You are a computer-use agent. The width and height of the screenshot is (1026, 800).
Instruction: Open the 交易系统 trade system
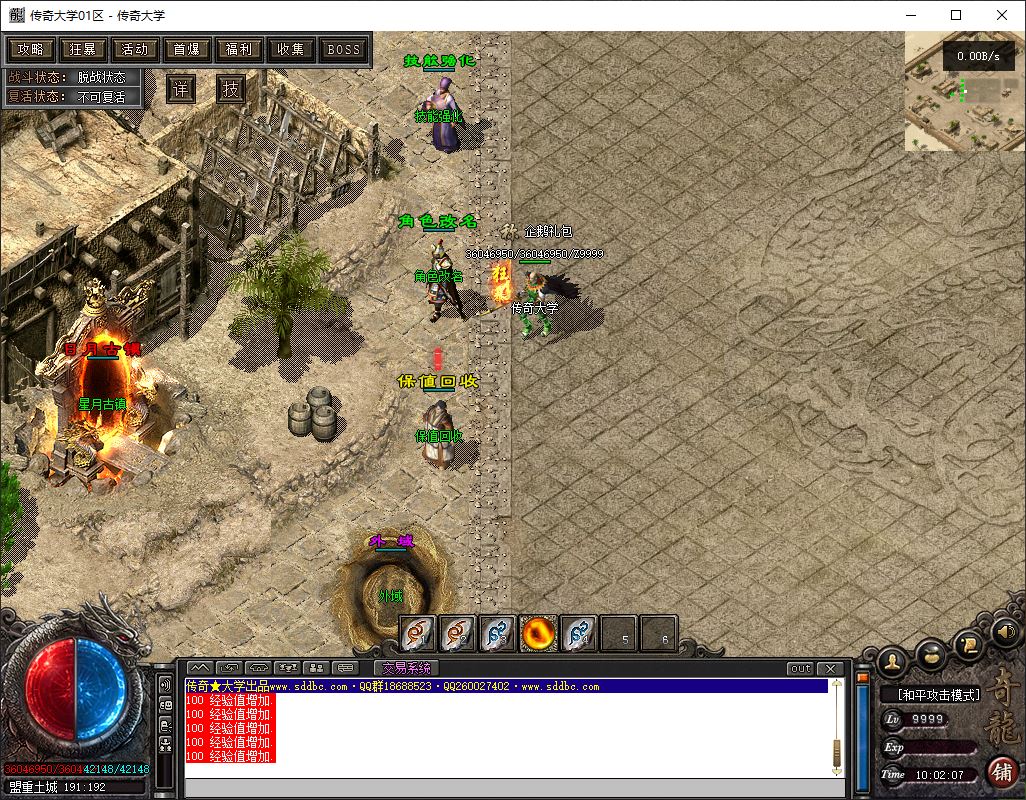[x=406, y=668]
